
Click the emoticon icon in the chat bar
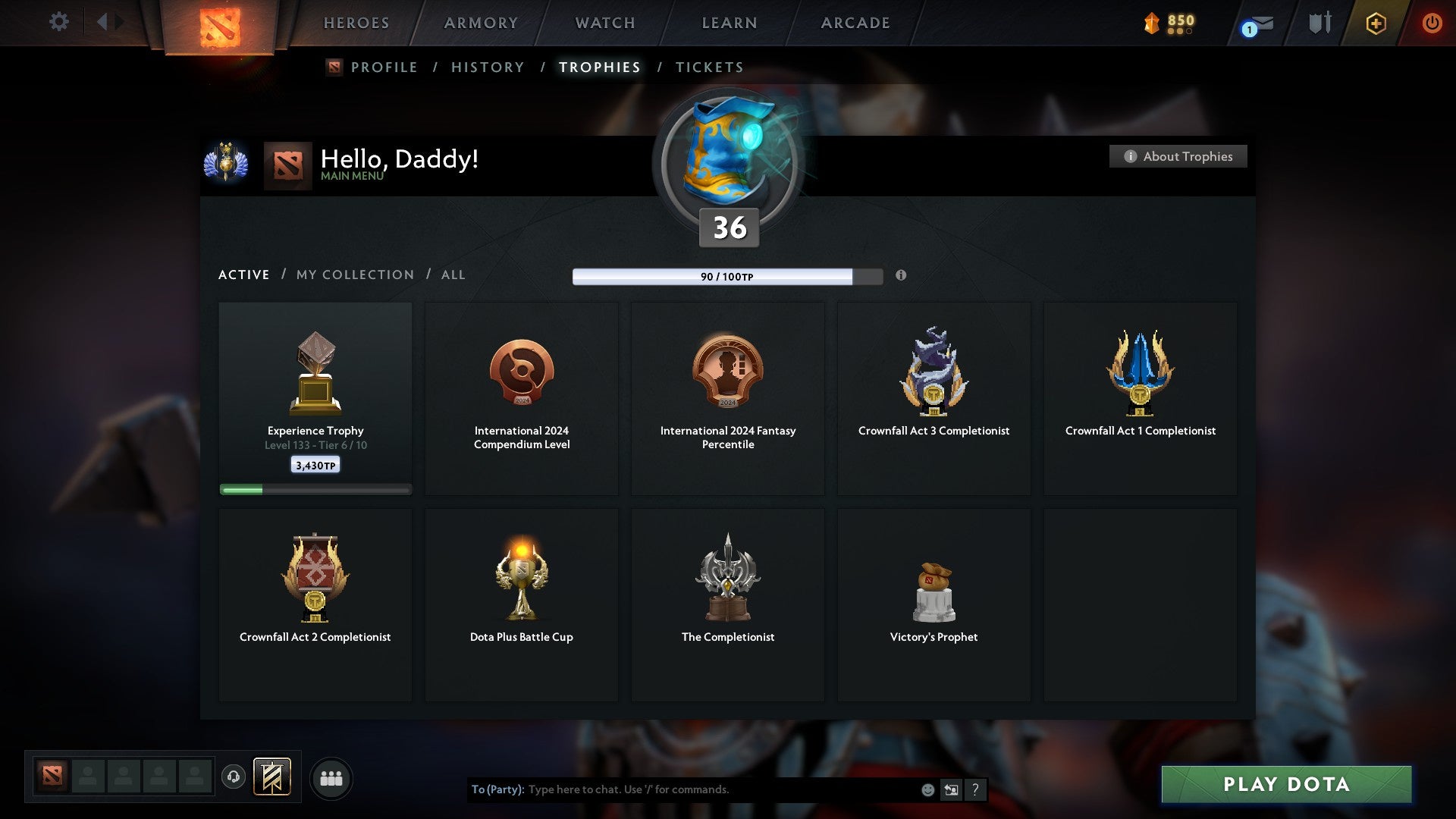(x=927, y=789)
